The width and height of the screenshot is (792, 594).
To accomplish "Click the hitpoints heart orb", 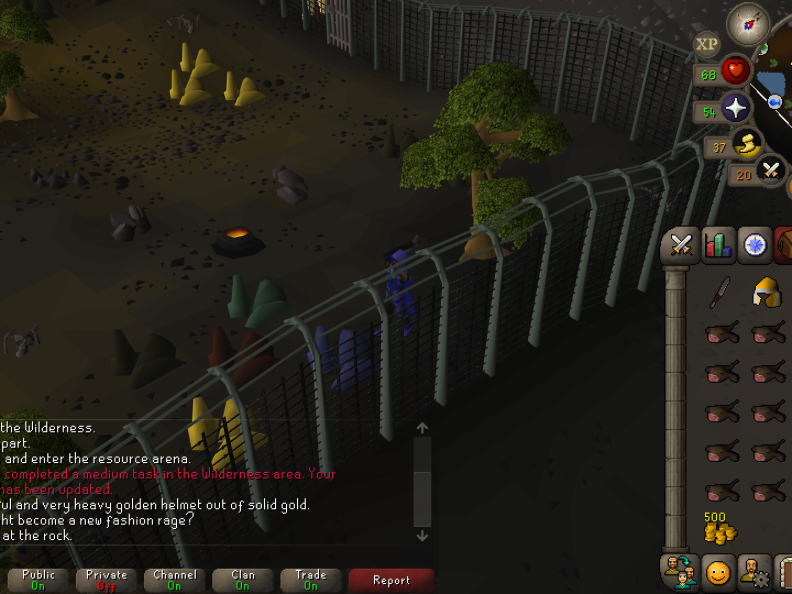I will pos(737,73).
